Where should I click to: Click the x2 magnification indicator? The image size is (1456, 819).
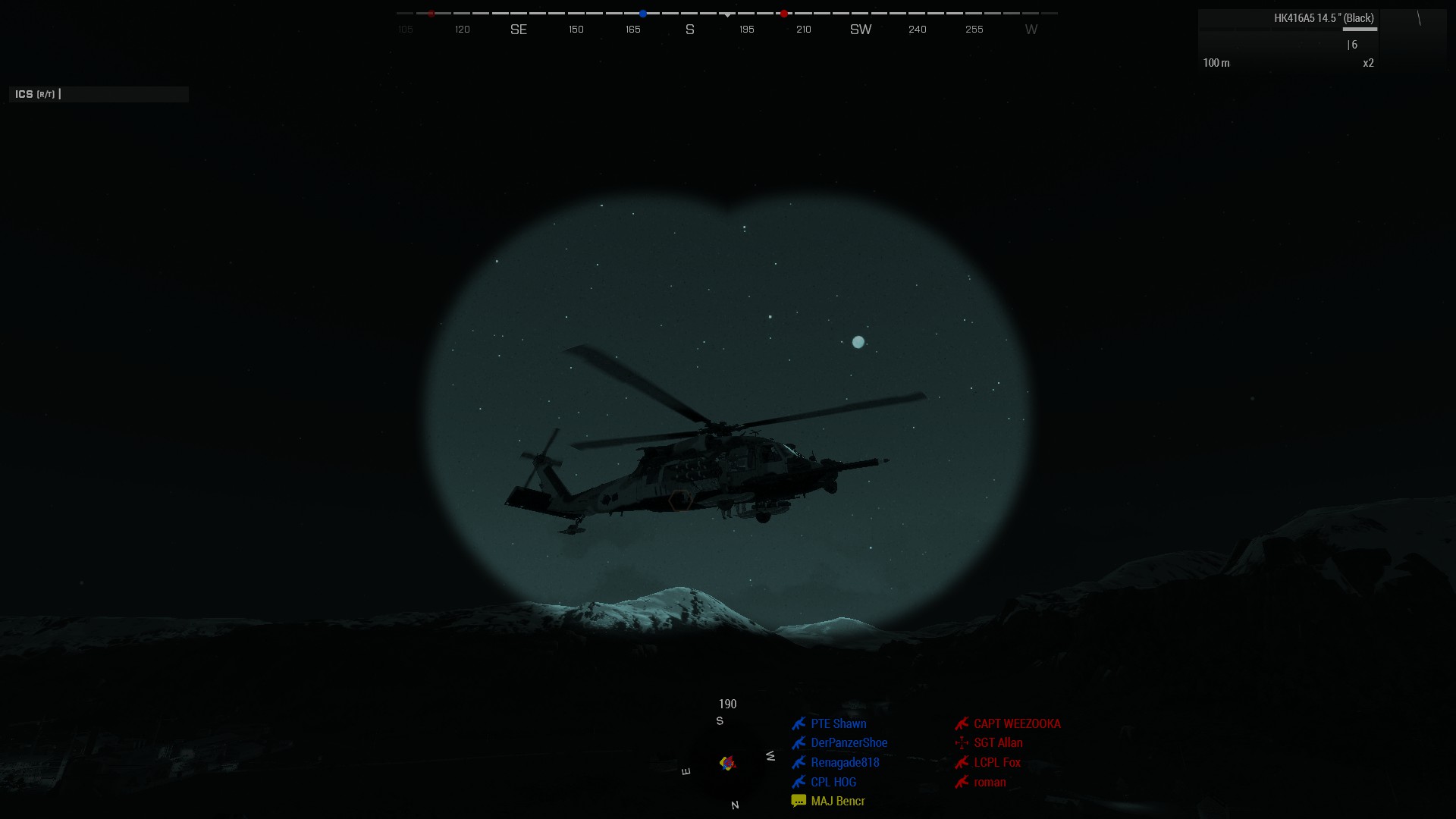(x=1369, y=64)
